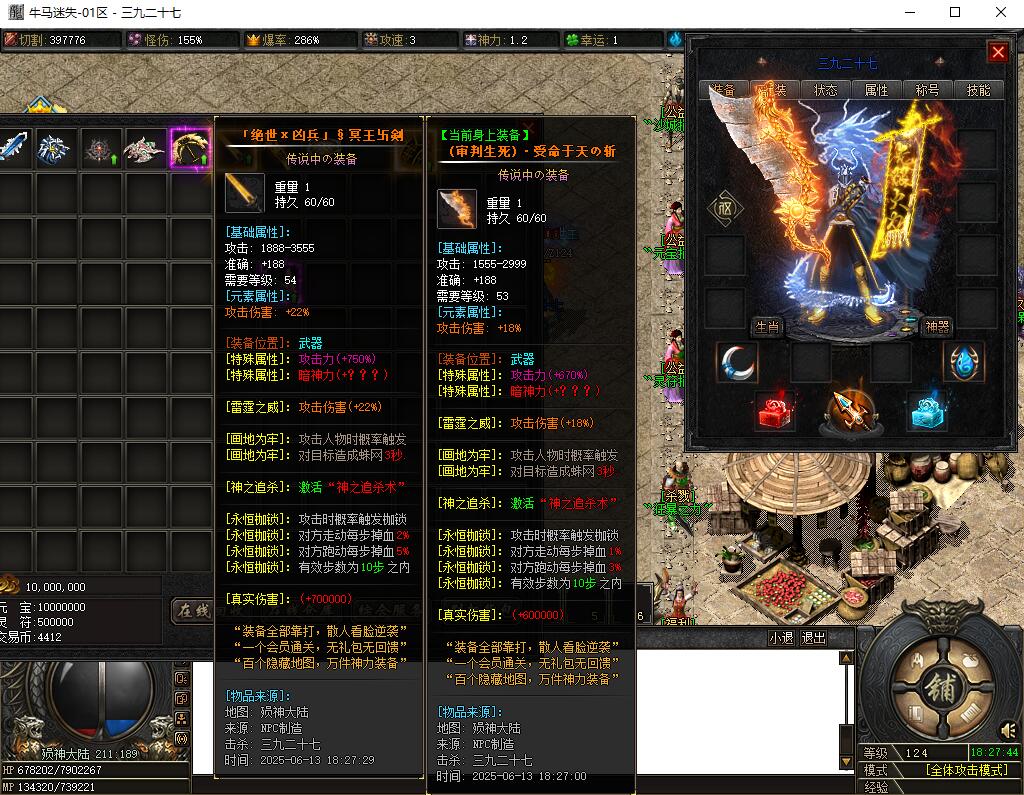
Task: Click the blue seal stamp slot
Action: (925, 413)
